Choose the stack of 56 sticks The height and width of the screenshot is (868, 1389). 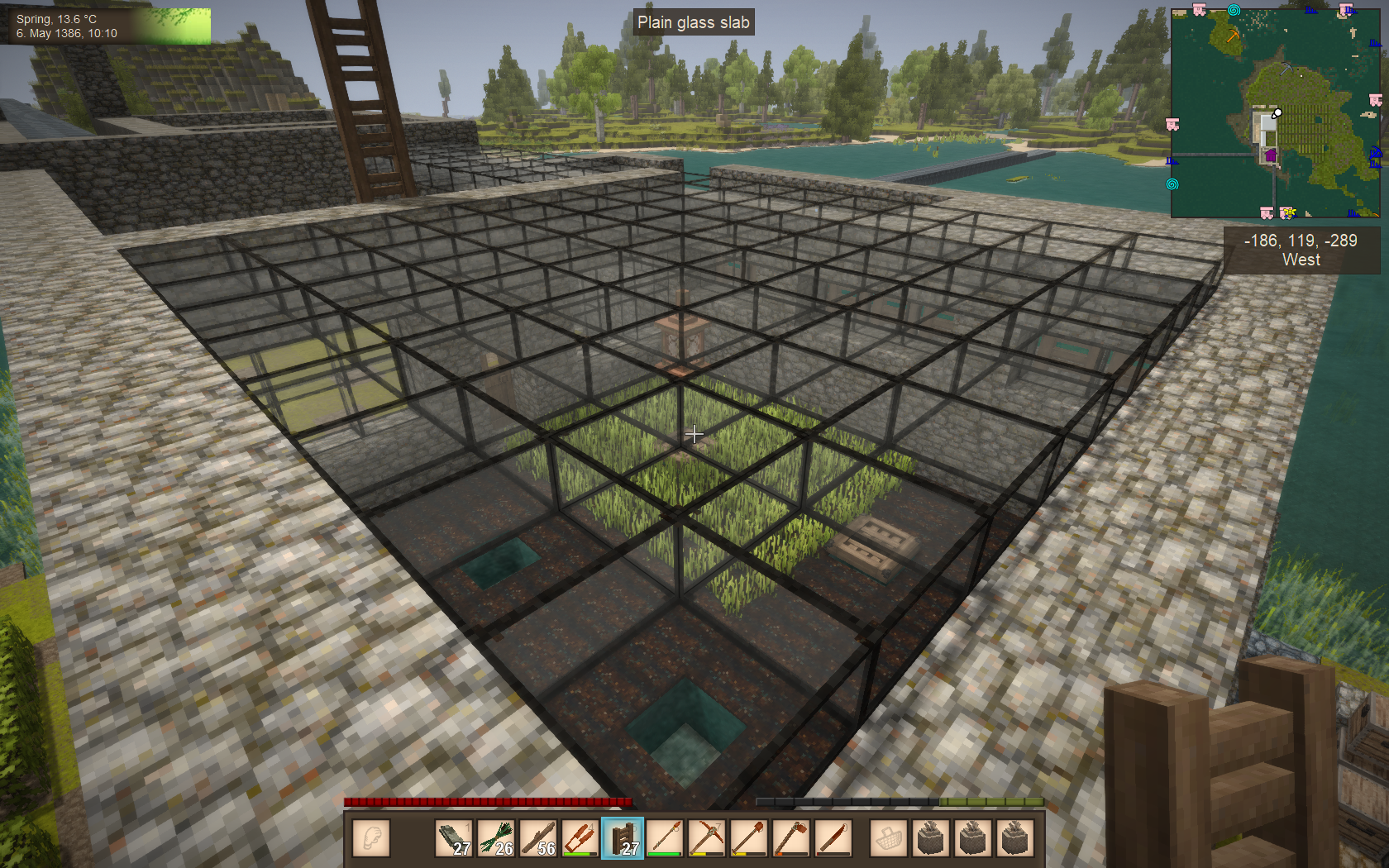click(x=538, y=838)
